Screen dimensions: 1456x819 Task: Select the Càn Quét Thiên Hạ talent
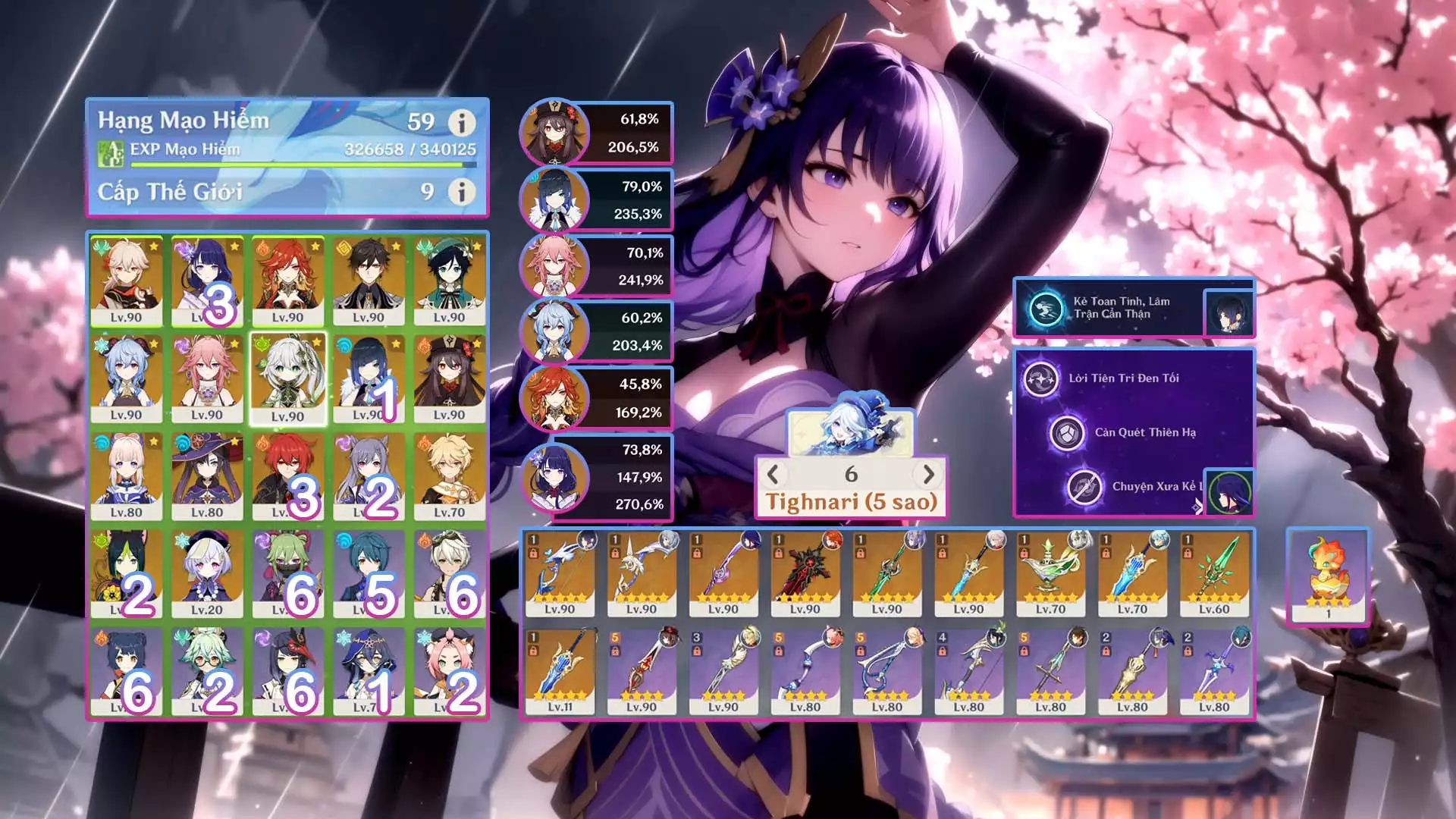(1144, 432)
